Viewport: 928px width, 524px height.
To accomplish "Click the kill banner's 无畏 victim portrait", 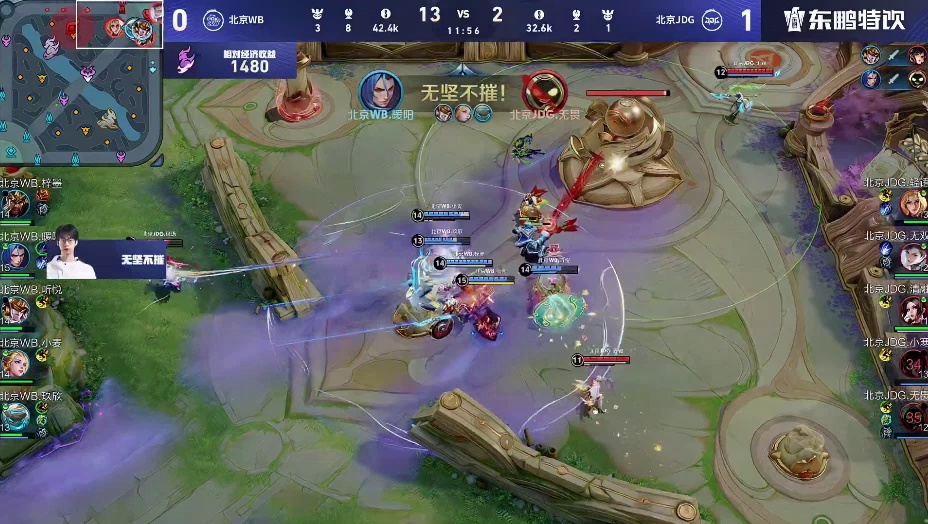I will (544, 92).
